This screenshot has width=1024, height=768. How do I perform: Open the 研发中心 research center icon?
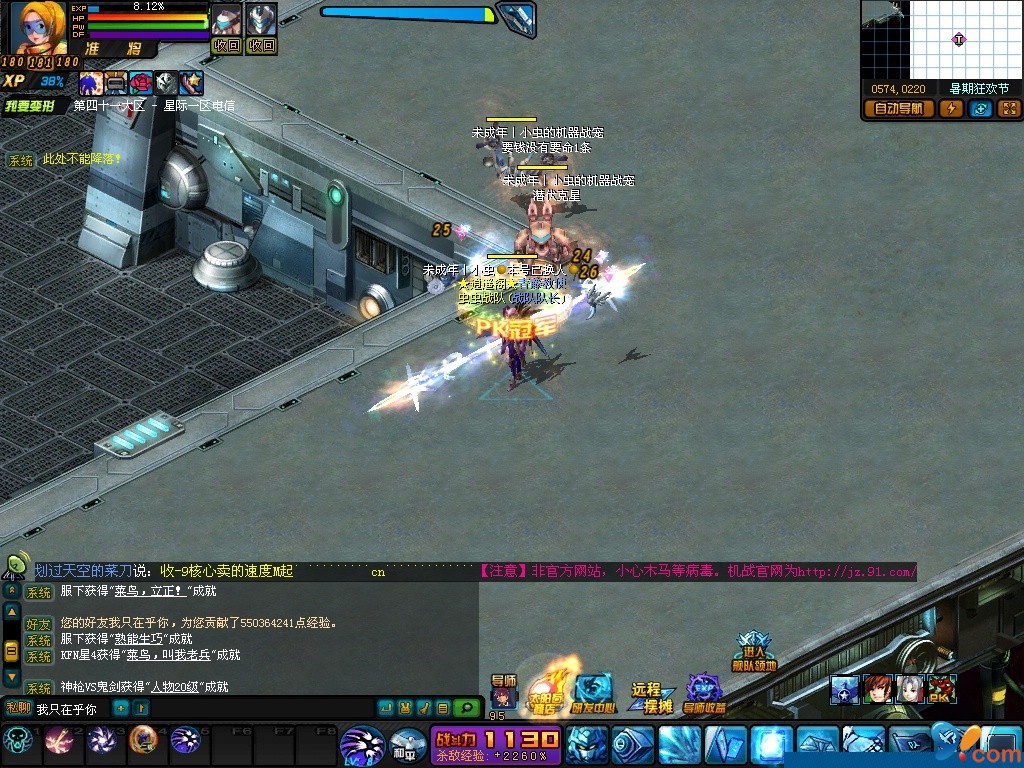pyautogui.click(x=593, y=693)
